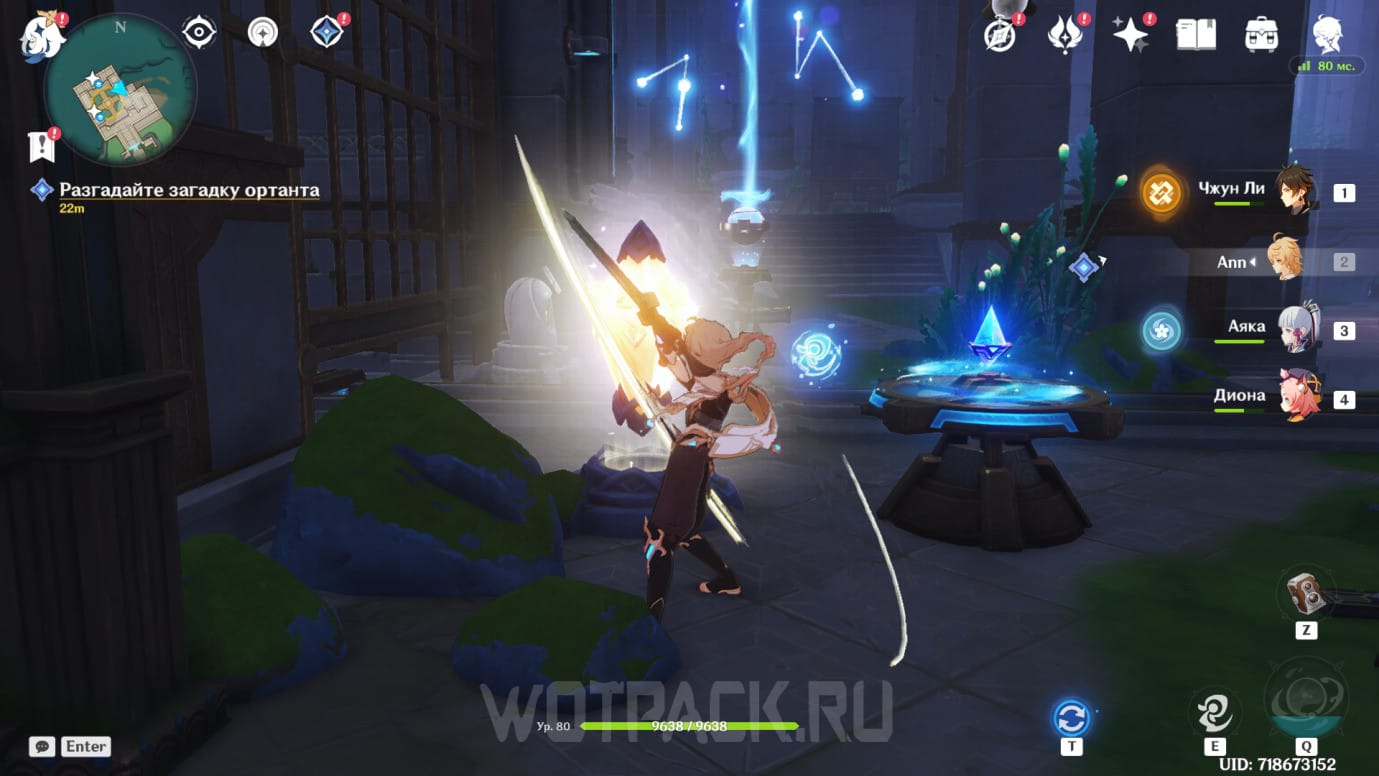
Task: Open the compass icon in top bar
Action: 999,35
